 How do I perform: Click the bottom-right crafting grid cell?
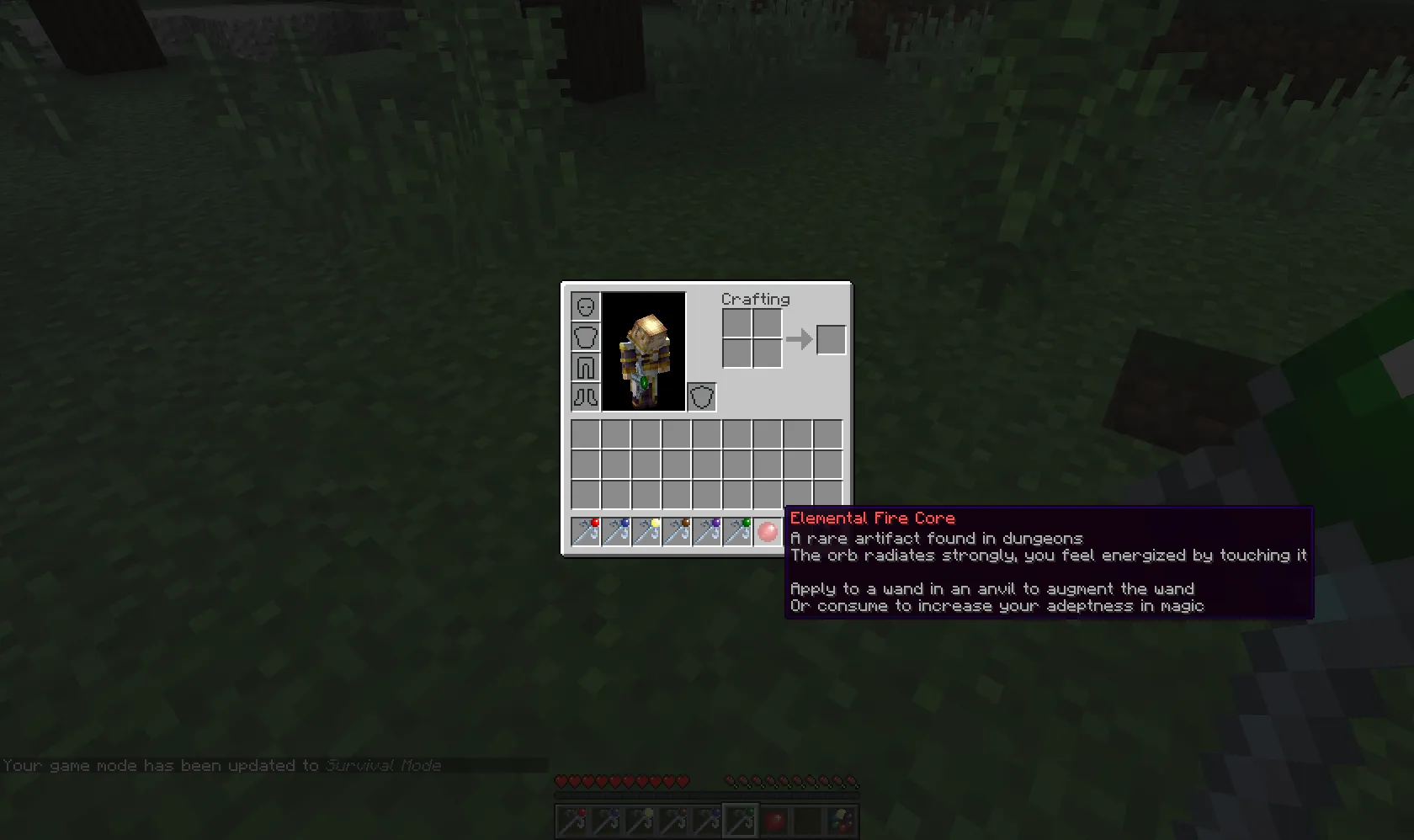(767, 354)
